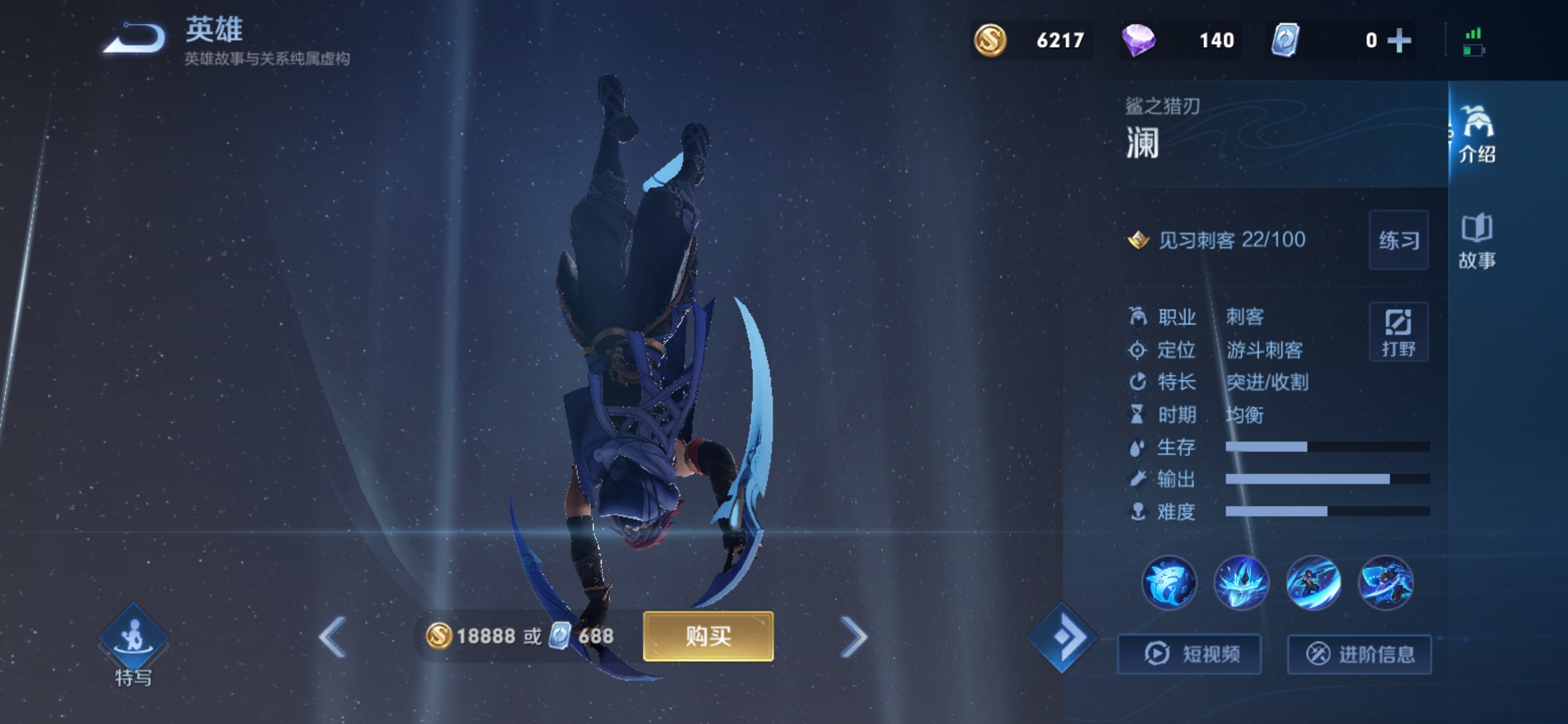1568x724 pixels.
Task: Tap the gold coin currency icon
Action: 990,40
